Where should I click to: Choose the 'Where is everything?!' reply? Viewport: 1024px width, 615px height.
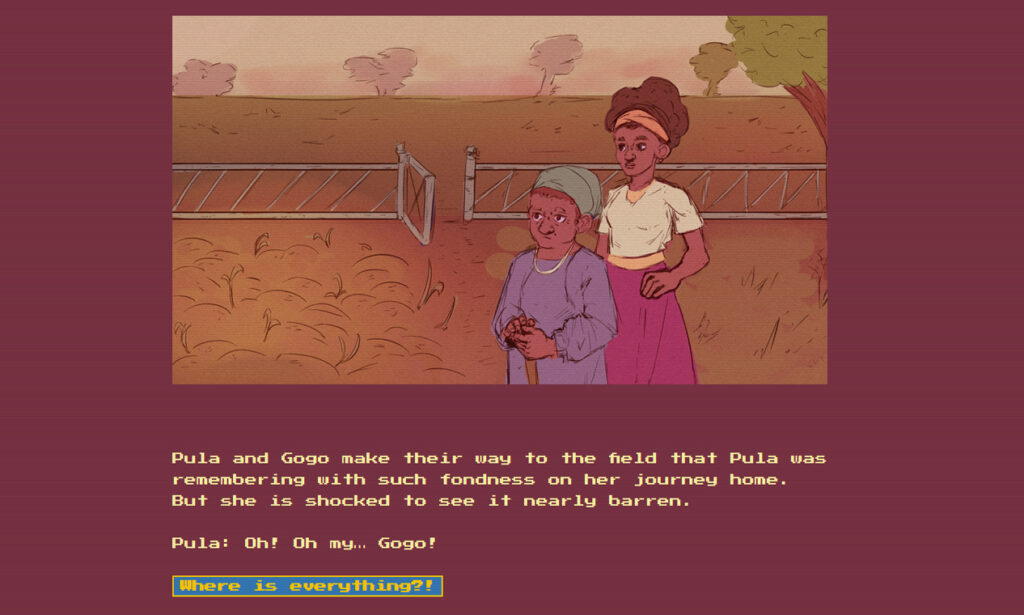307,586
